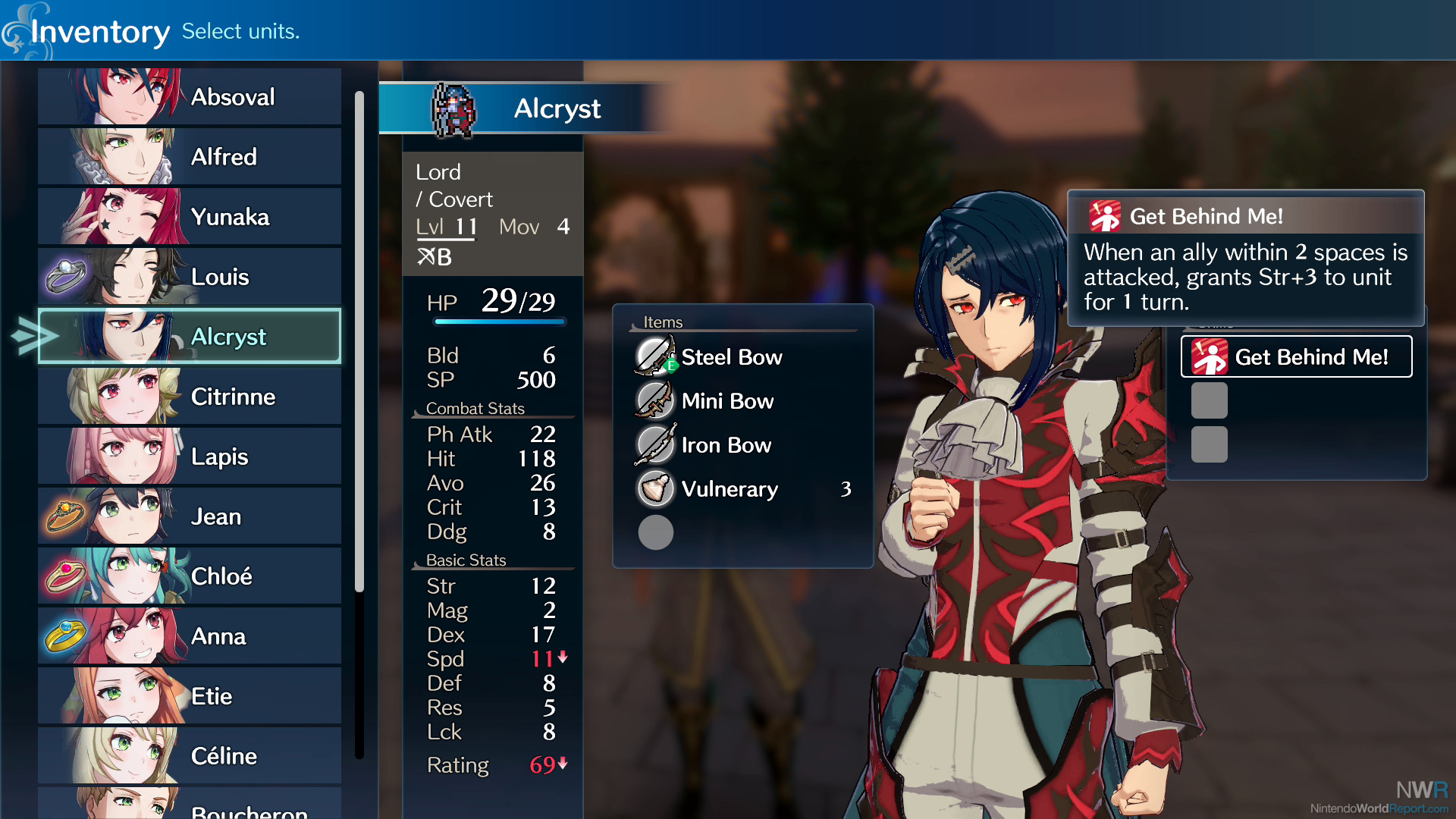Select Lapis from the roster

tap(190, 457)
